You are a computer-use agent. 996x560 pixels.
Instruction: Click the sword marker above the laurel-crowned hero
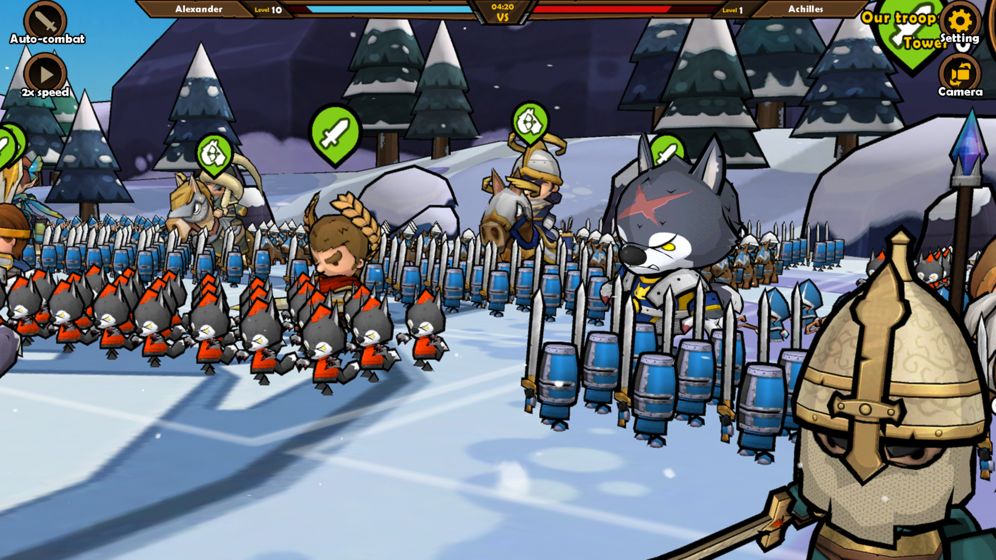click(334, 132)
